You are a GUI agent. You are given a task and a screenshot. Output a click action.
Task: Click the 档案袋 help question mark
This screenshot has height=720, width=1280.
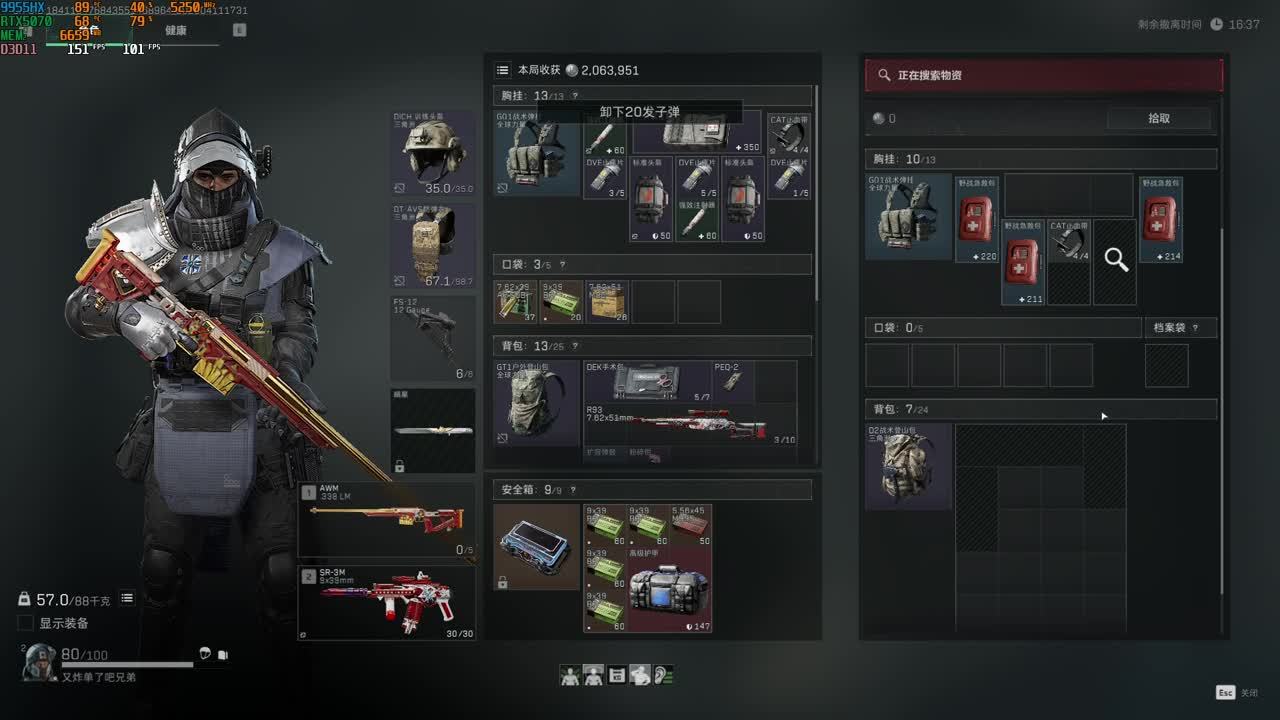click(1196, 328)
